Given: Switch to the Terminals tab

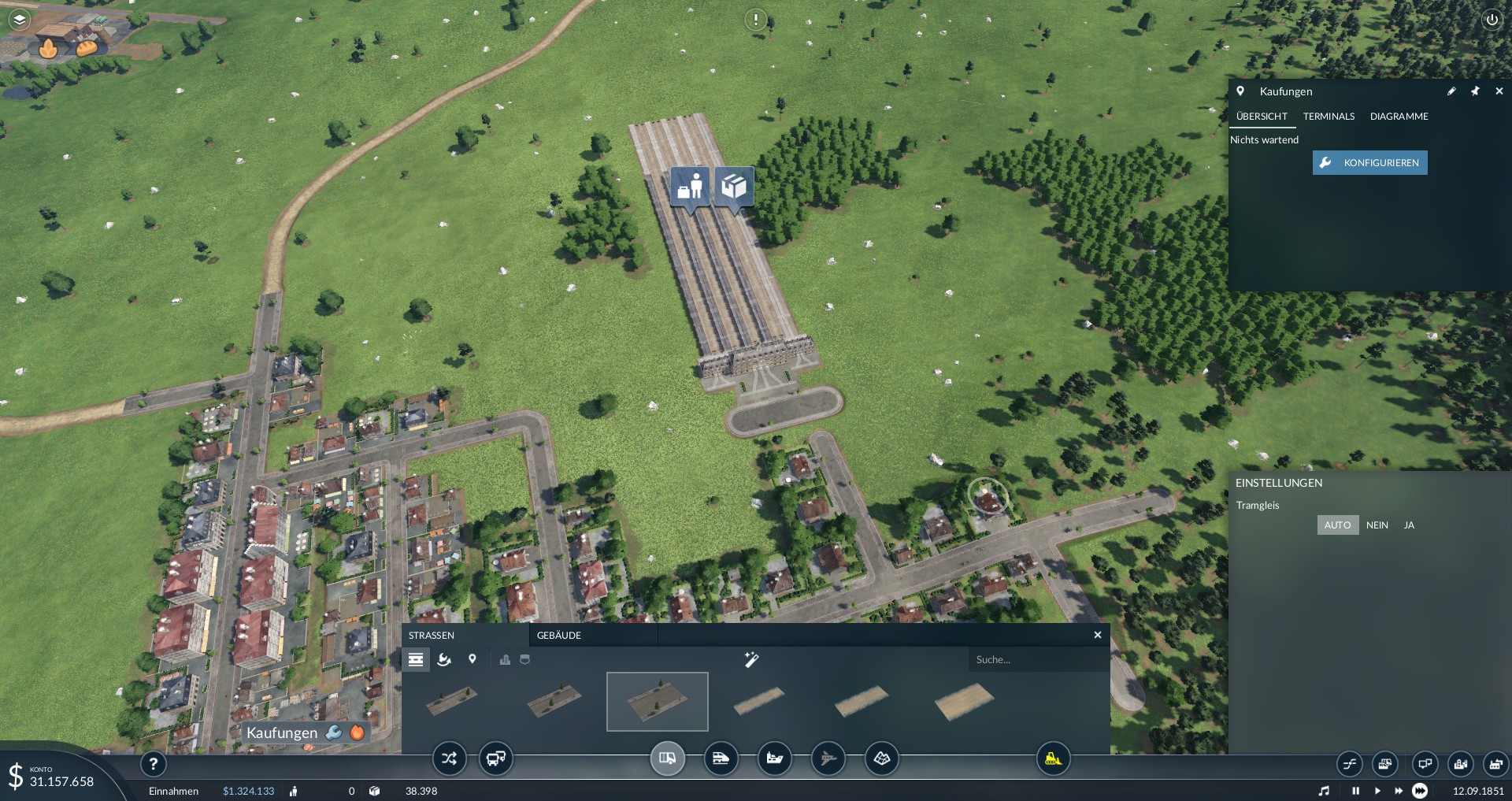Looking at the screenshot, I should pos(1329,117).
